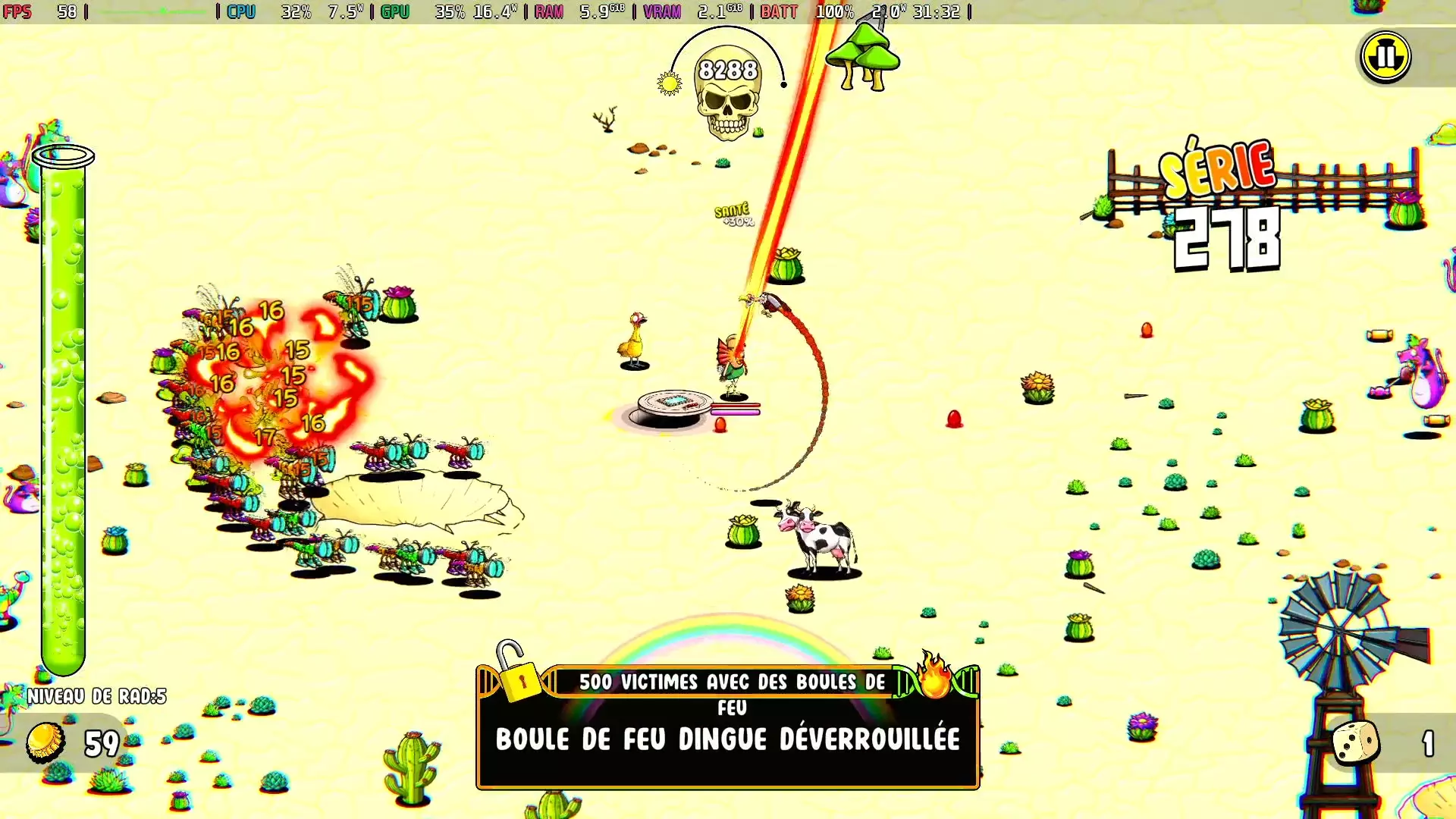Click the small sun icon left of the skull

pyautogui.click(x=670, y=83)
